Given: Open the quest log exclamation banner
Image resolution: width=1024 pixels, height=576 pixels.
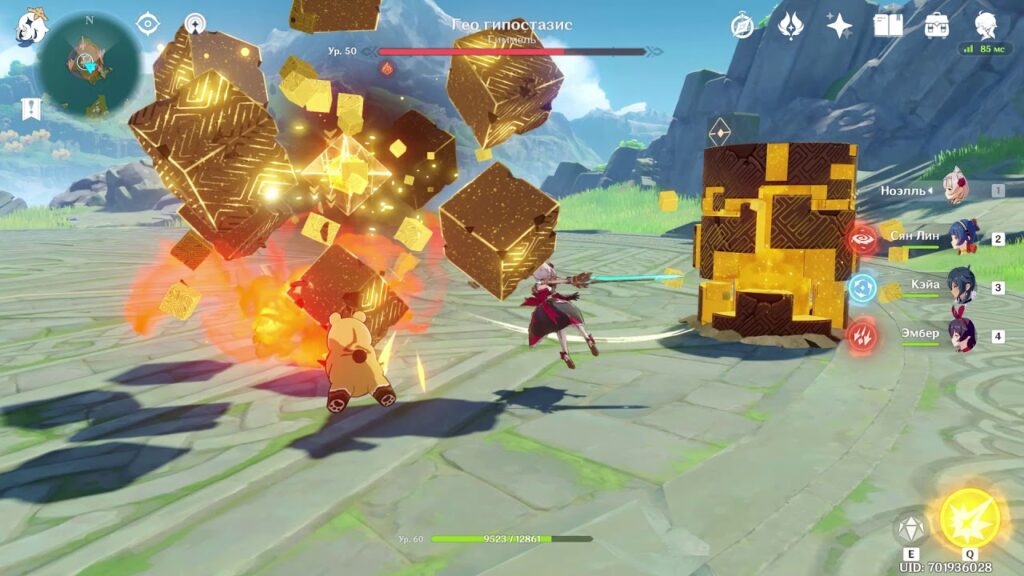Looking at the screenshot, I should [32, 108].
